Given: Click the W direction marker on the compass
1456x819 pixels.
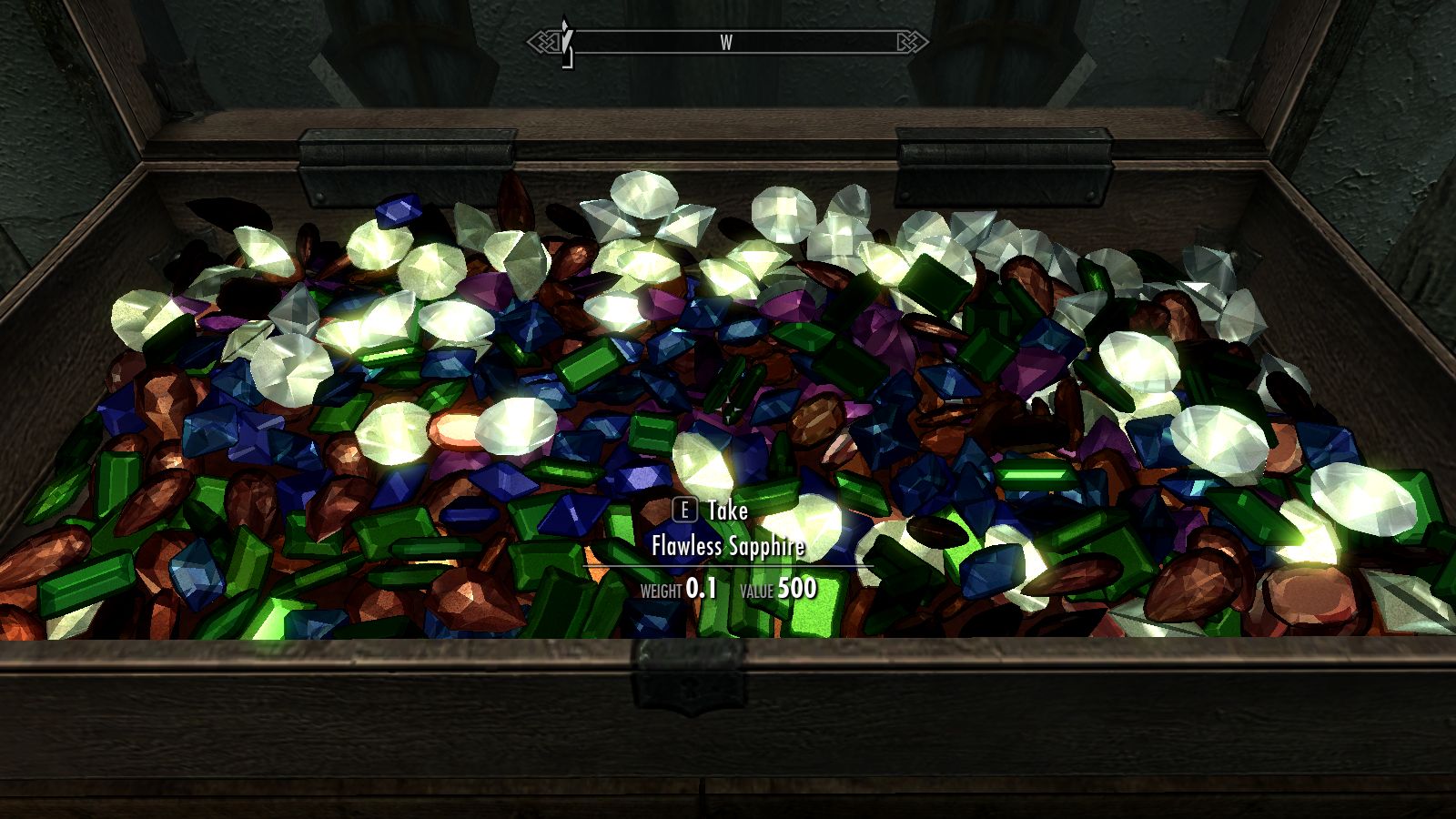Looking at the screenshot, I should (x=725, y=41).
